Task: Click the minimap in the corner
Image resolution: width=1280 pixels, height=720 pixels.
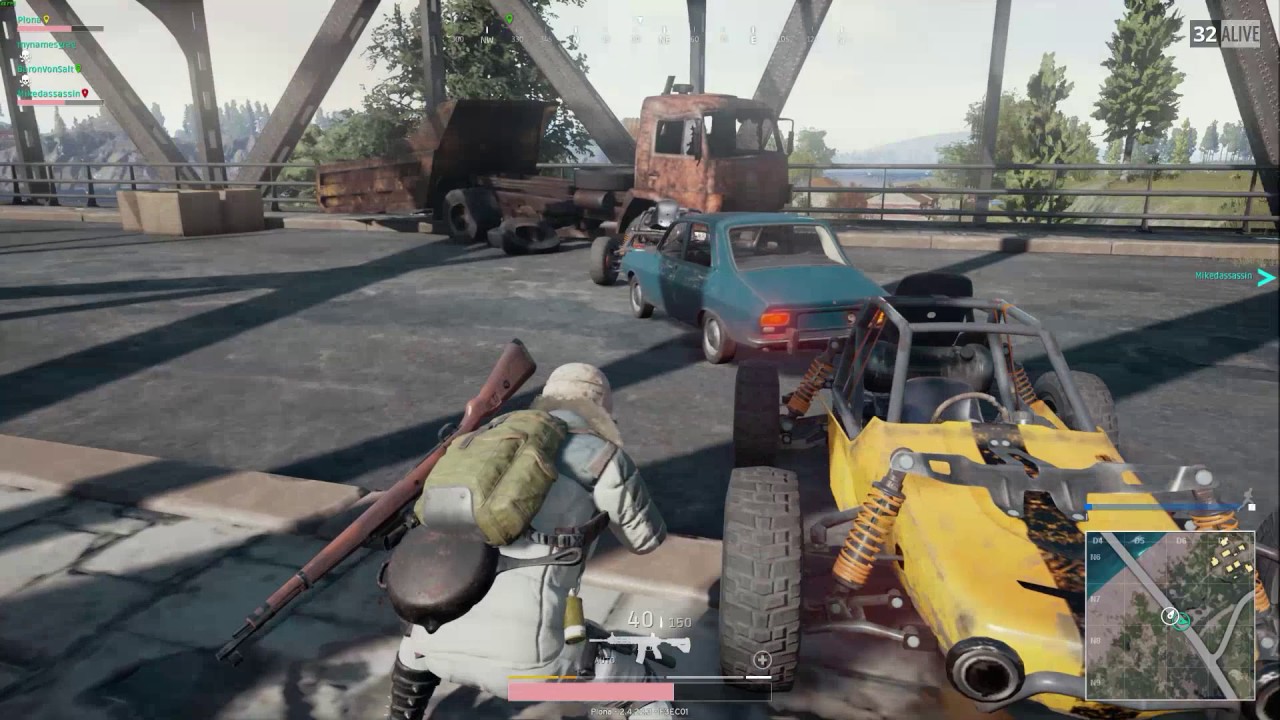Action: tap(1170, 614)
